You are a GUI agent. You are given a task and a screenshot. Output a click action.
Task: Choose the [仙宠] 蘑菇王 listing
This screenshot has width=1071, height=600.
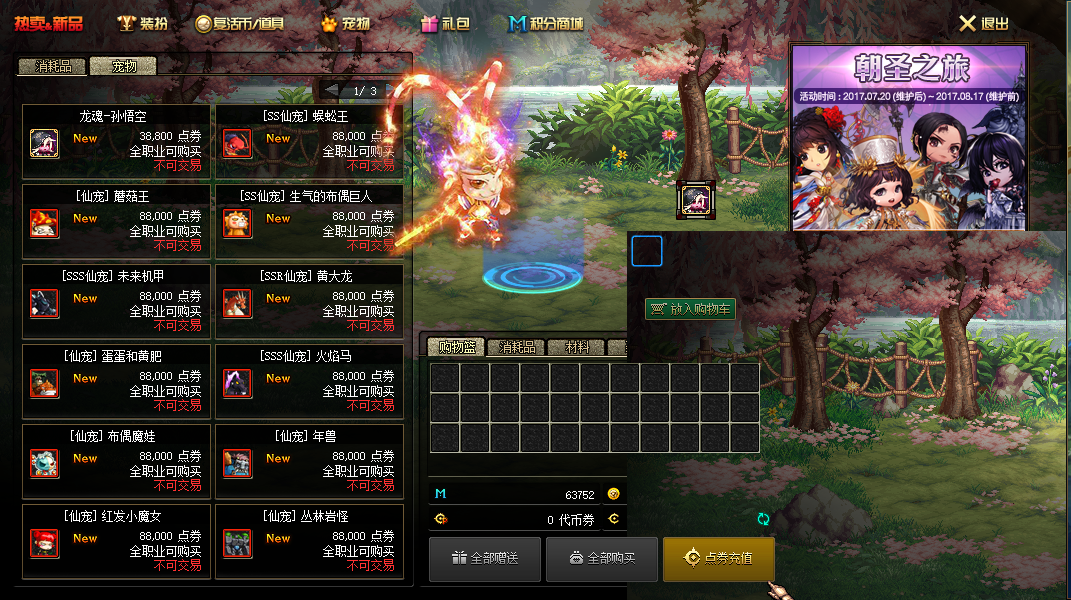point(116,222)
